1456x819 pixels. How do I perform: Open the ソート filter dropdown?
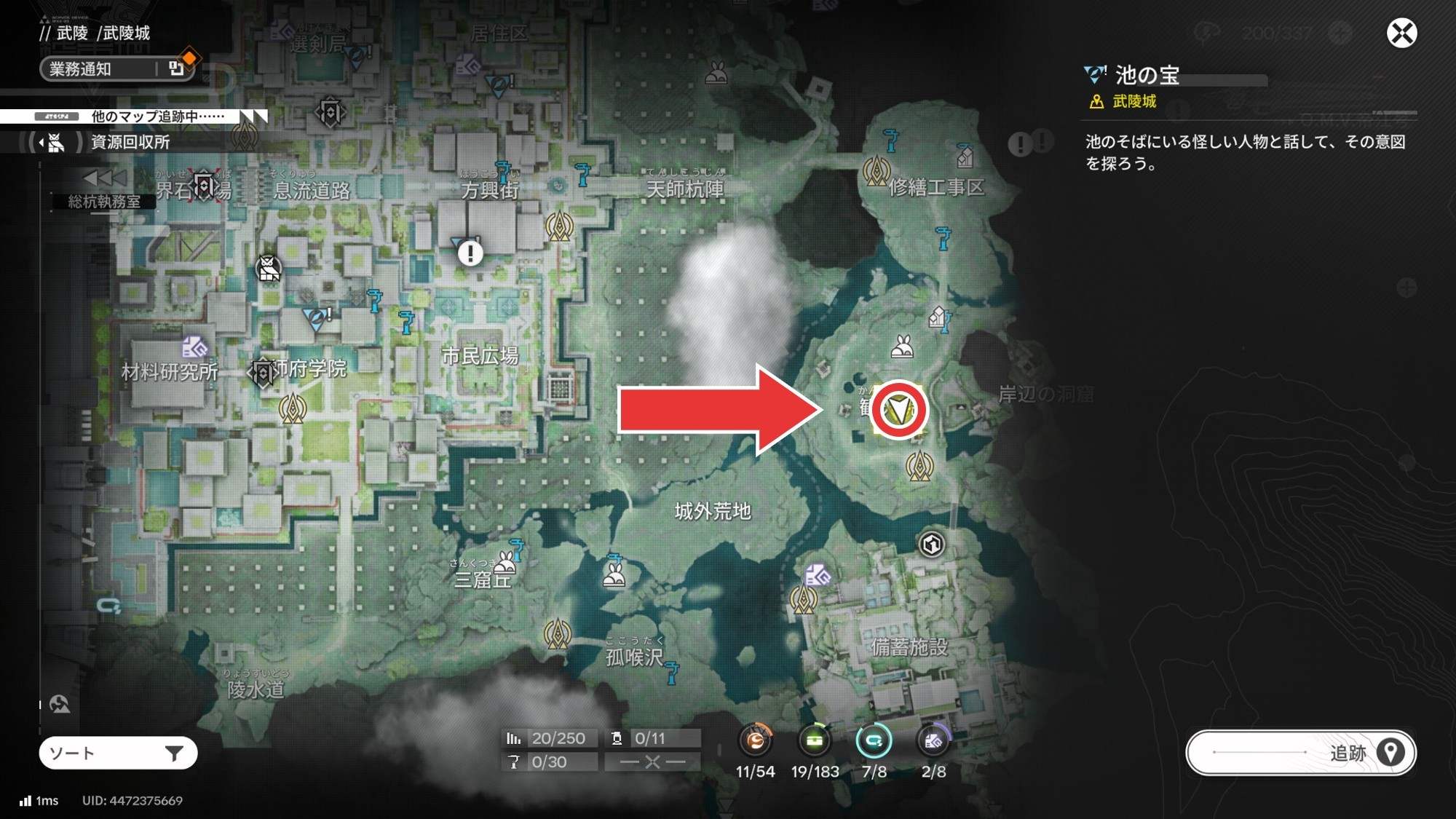coord(118,753)
